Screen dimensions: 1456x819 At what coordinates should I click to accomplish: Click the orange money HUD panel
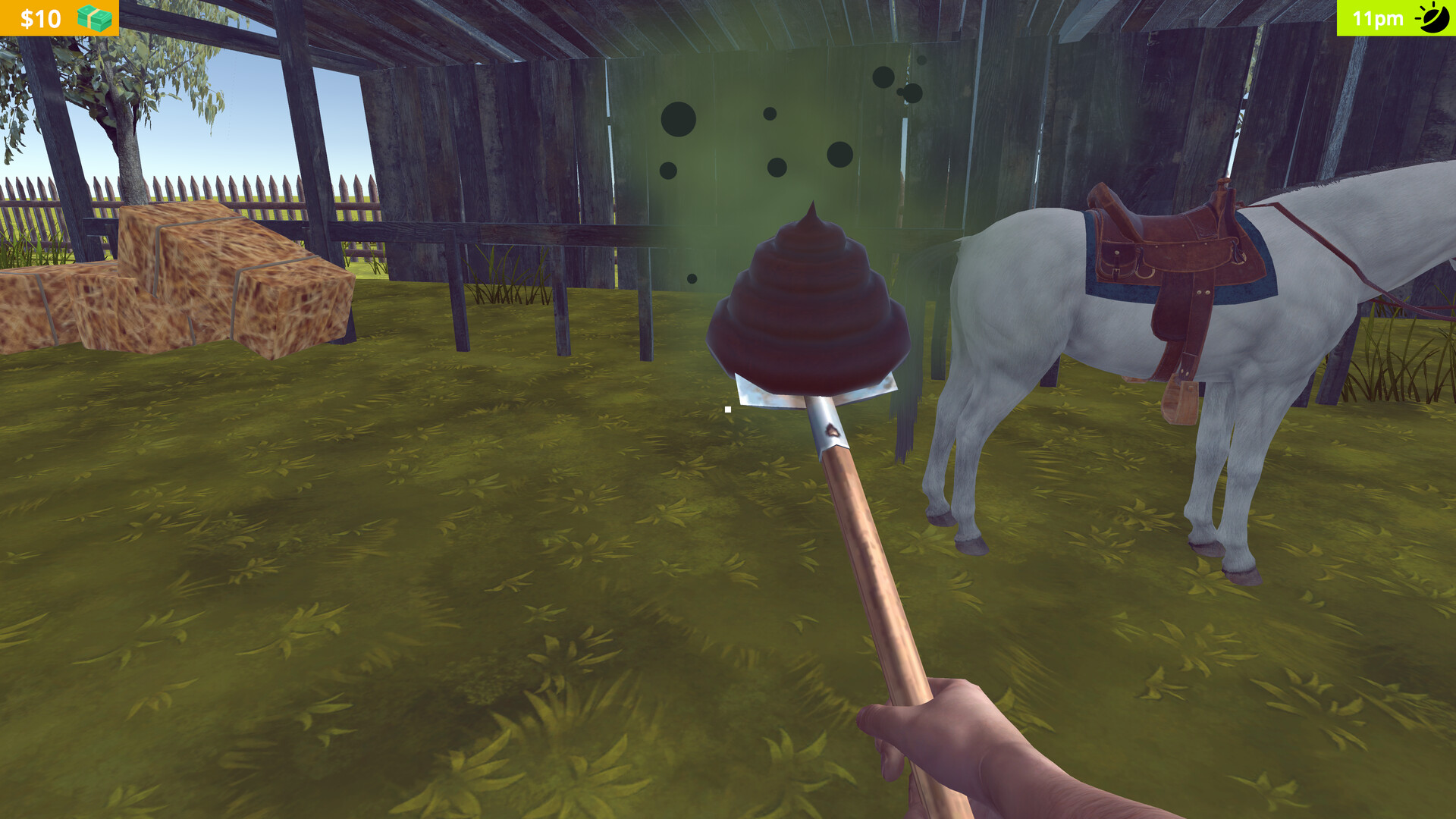tap(59, 17)
